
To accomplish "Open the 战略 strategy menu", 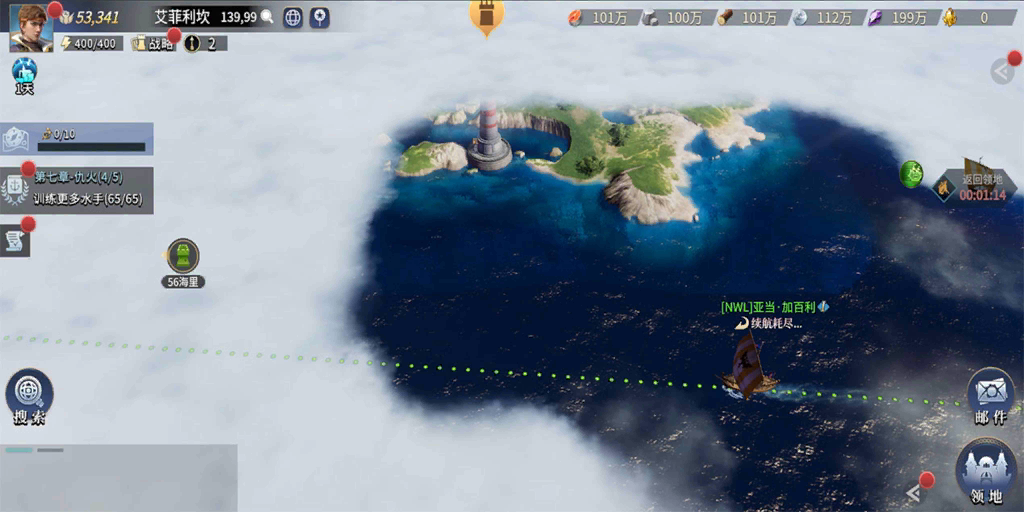I will click(x=153, y=44).
